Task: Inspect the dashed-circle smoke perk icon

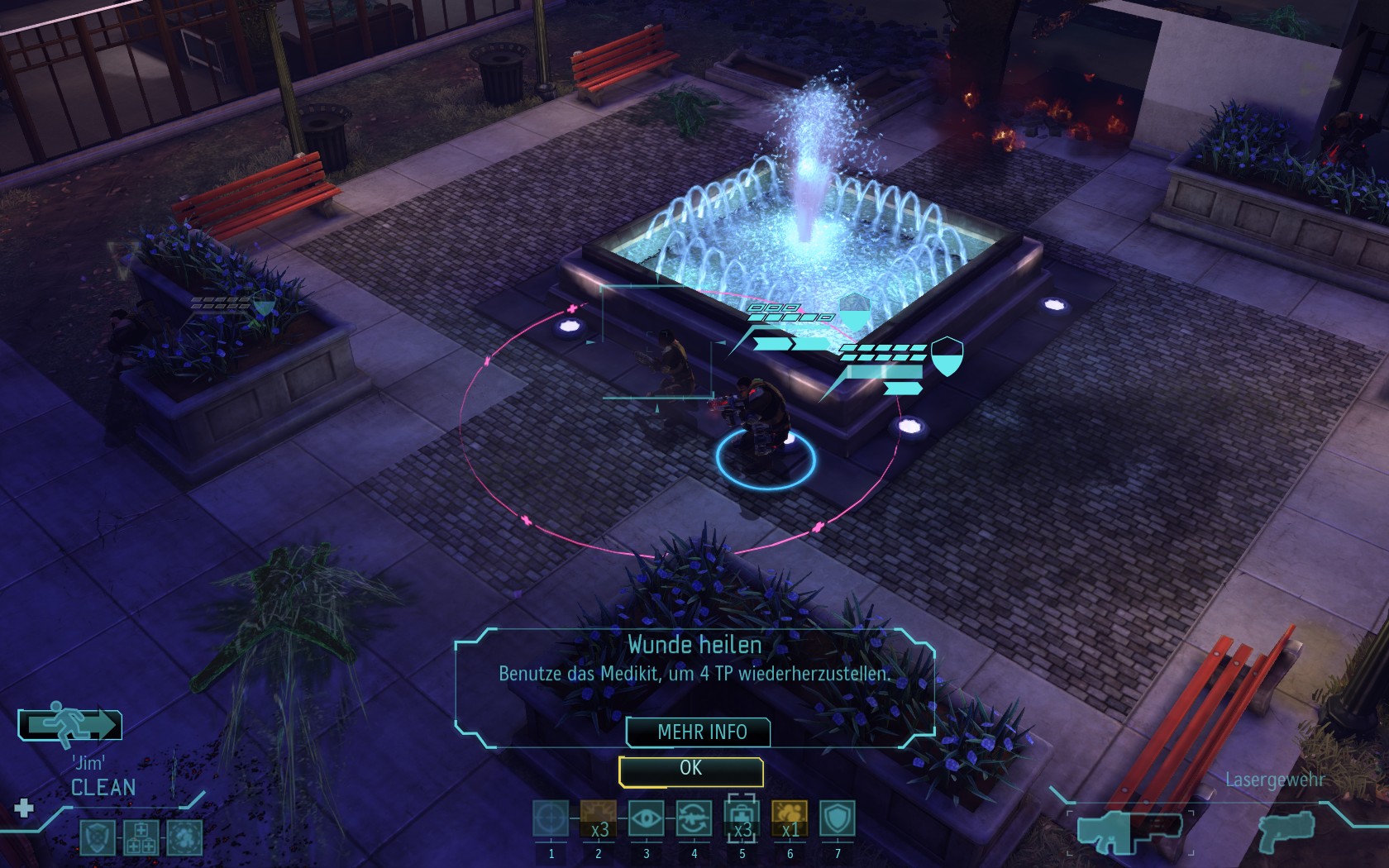Action: click(184, 838)
